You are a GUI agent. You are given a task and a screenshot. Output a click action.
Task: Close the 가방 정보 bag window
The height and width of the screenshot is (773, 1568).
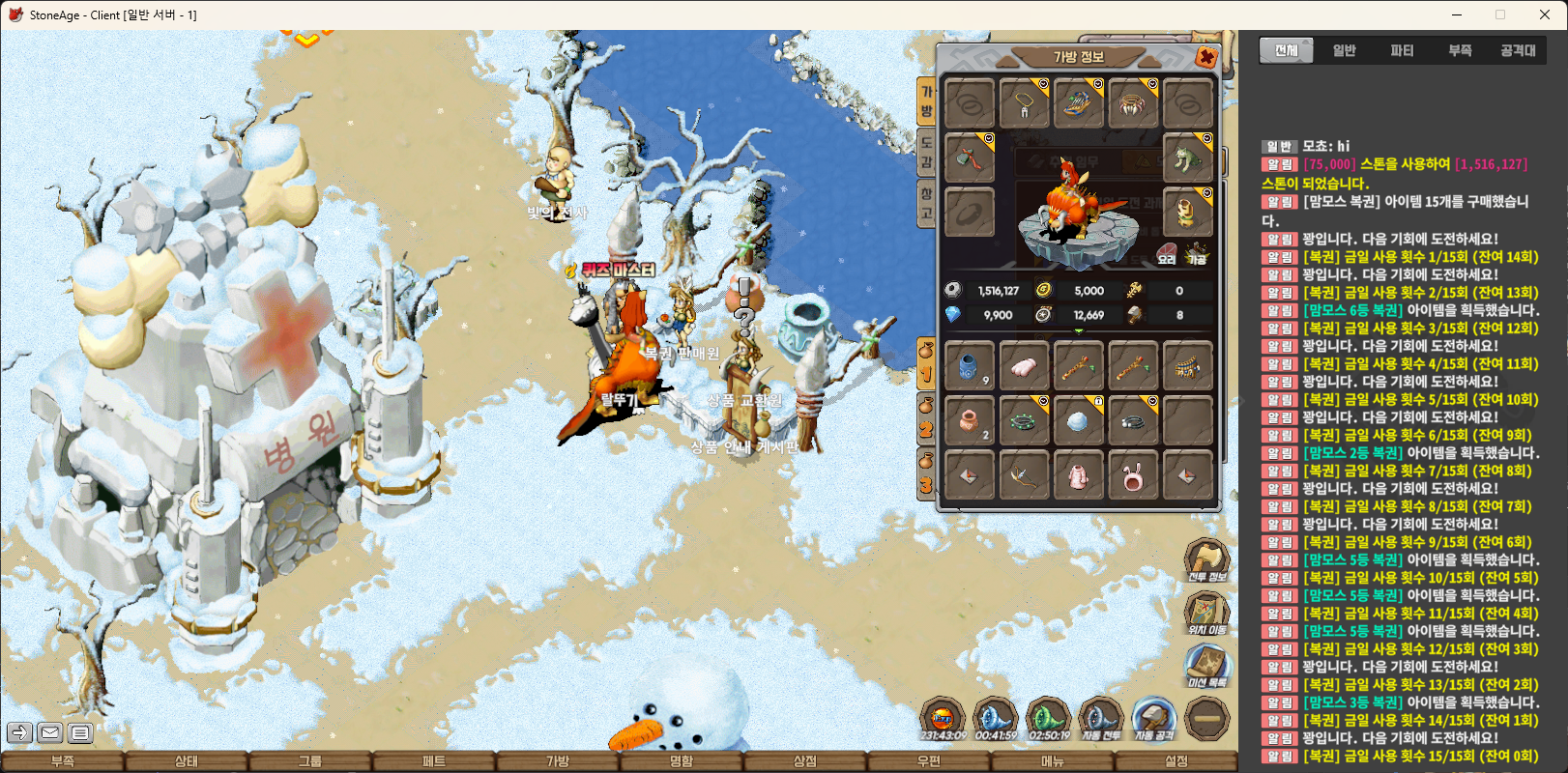(x=1205, y=58)
